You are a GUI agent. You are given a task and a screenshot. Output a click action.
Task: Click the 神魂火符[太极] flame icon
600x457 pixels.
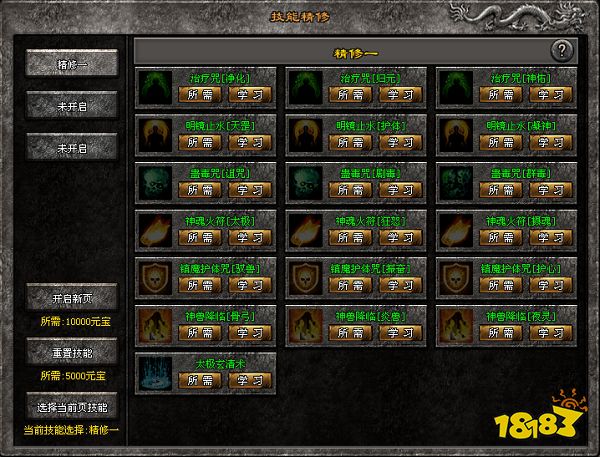click(155, 229)
